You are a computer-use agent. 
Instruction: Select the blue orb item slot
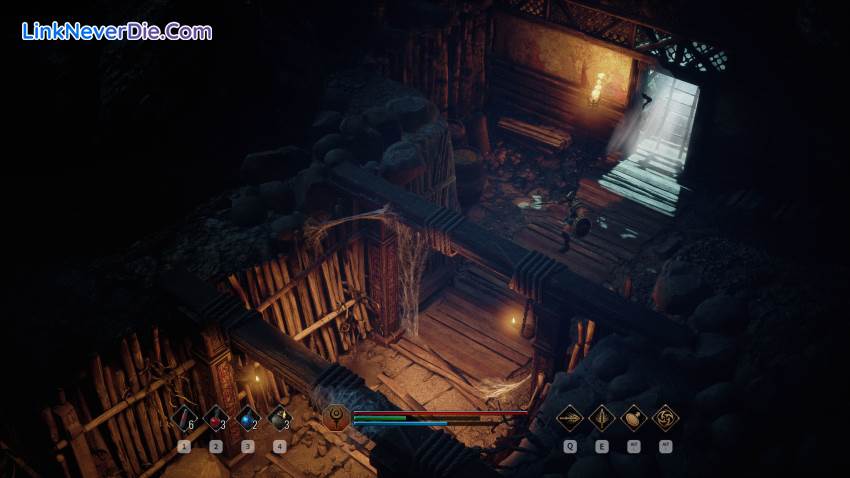point(248,418)
